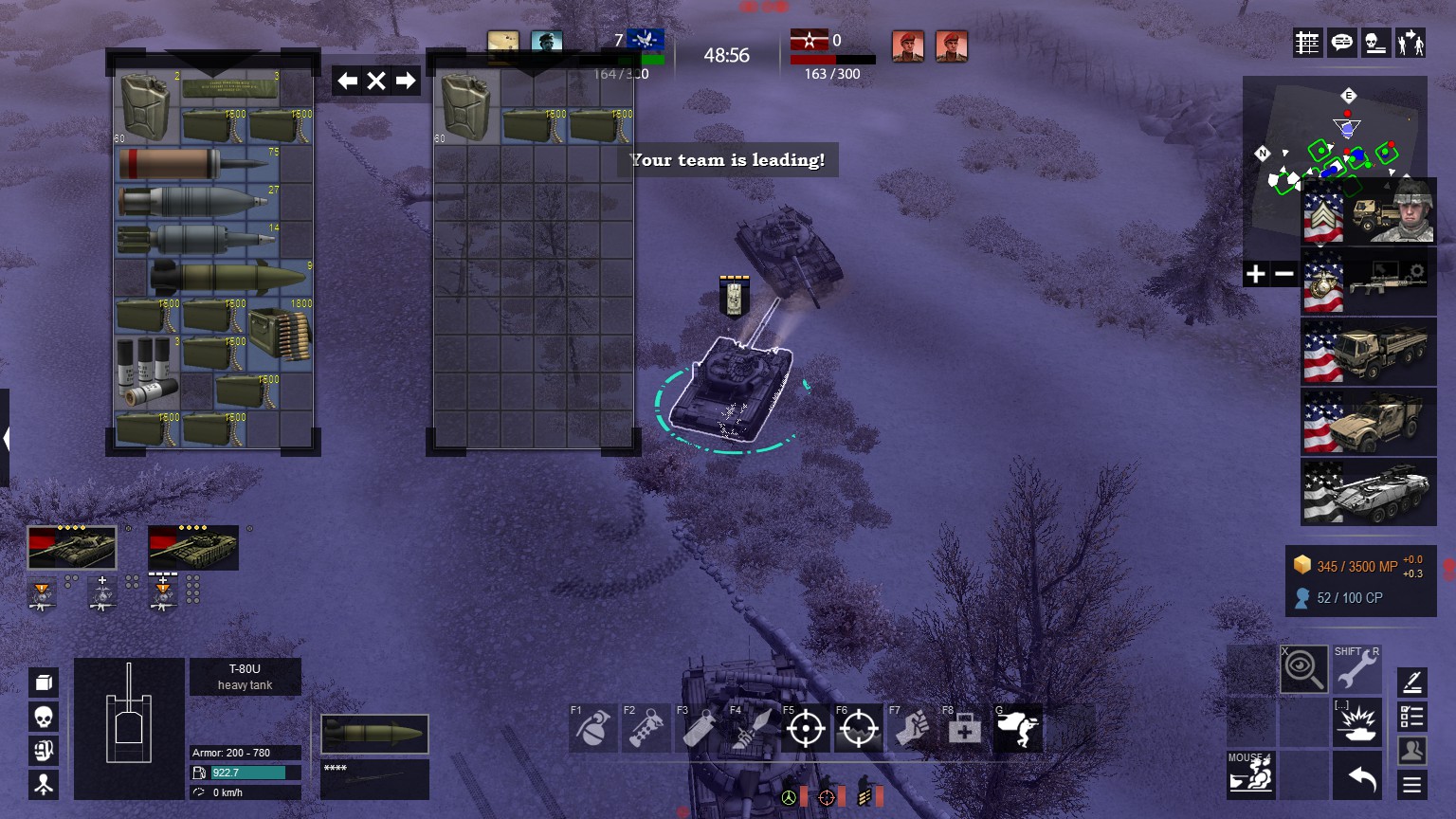This screenshot has height=819, width=1456.
Task: Open the skull scoreboard icon
Action: [1375, 43]
